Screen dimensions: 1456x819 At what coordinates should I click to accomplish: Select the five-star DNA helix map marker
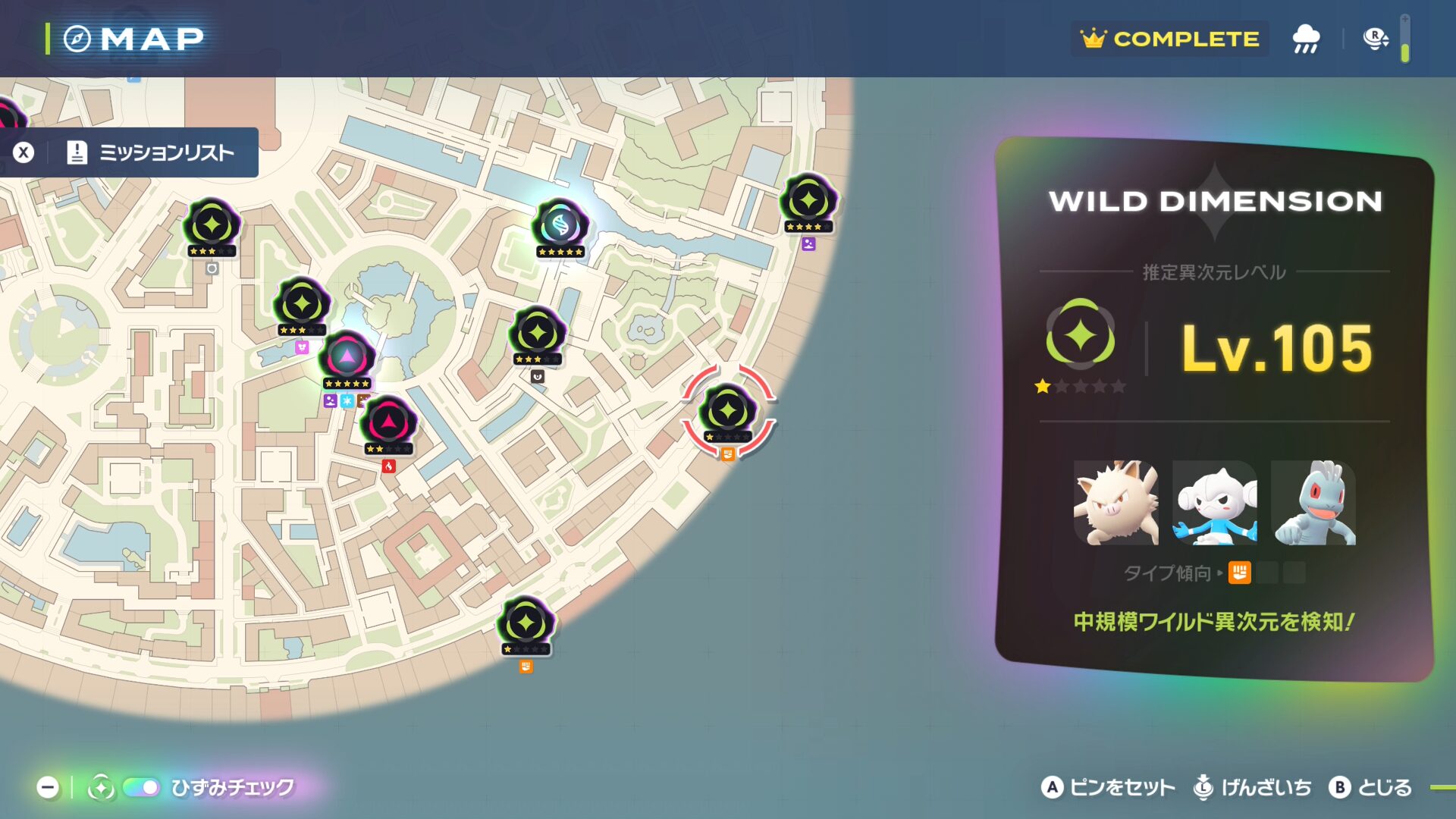(x=560, y=225)
